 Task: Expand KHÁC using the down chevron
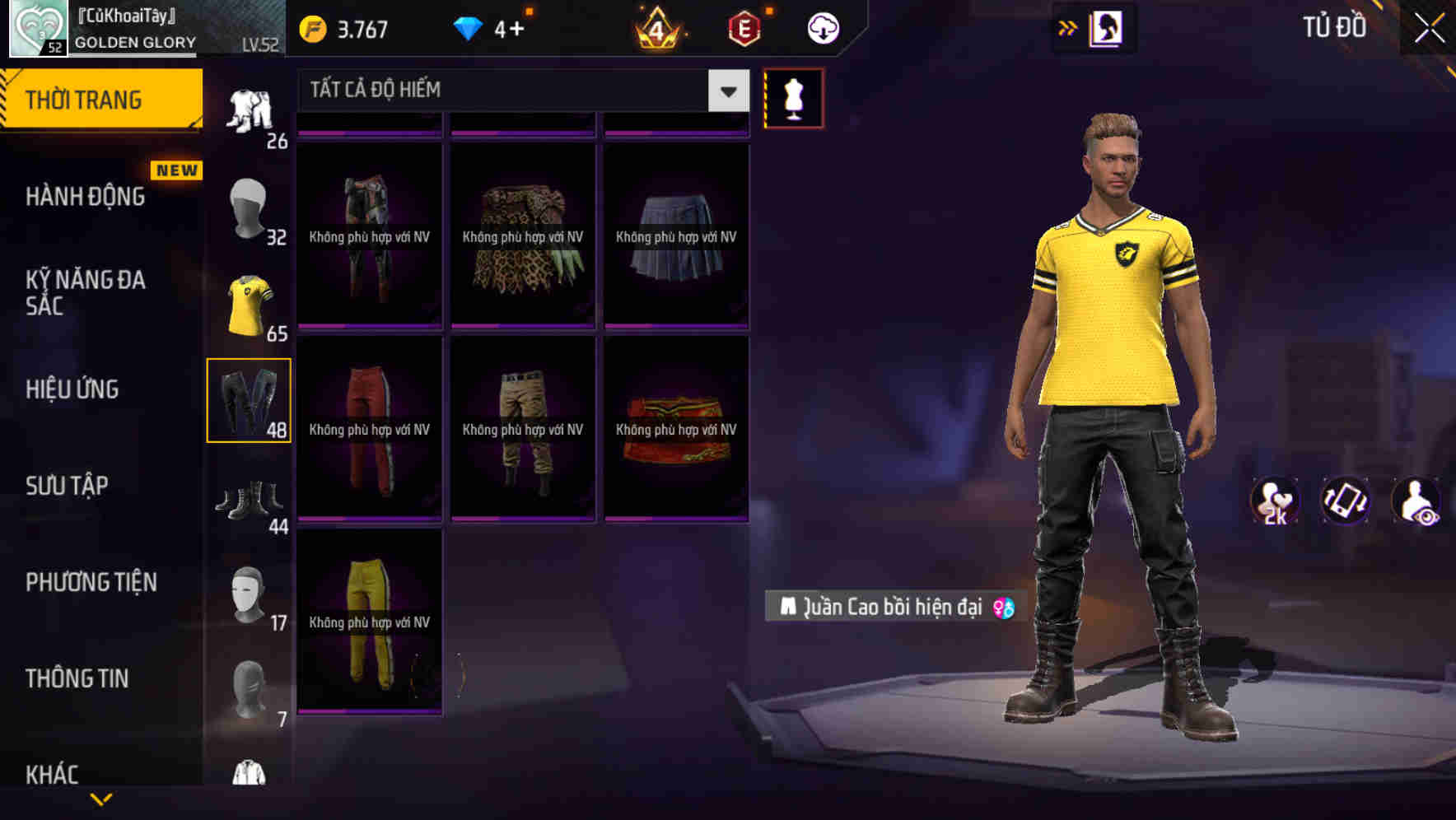pyautogui.click(x=100, y=800)
